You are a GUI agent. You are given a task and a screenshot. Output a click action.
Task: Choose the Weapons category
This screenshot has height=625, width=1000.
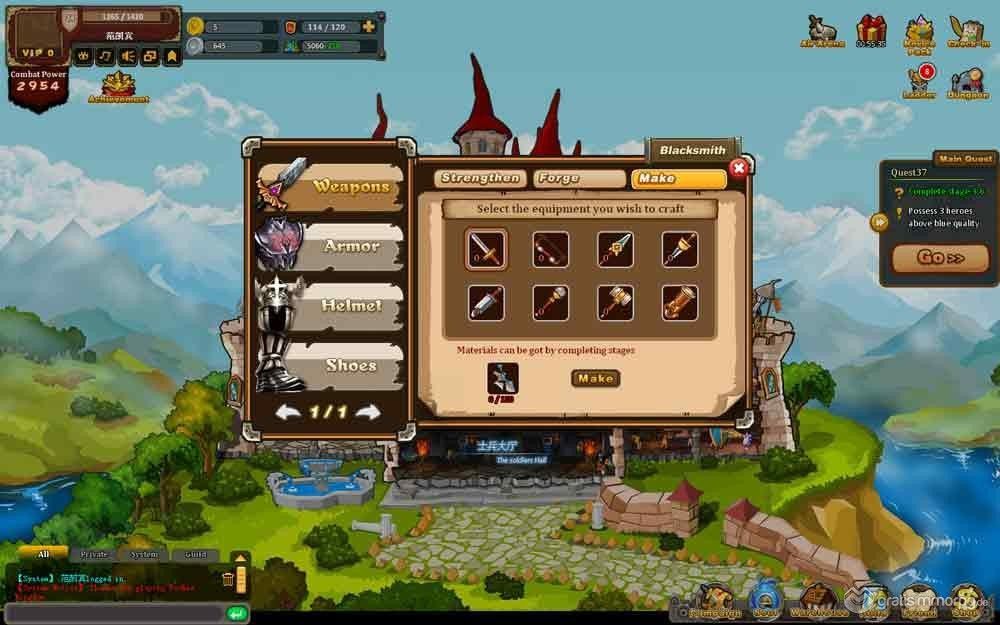click(x=331, y=187)
